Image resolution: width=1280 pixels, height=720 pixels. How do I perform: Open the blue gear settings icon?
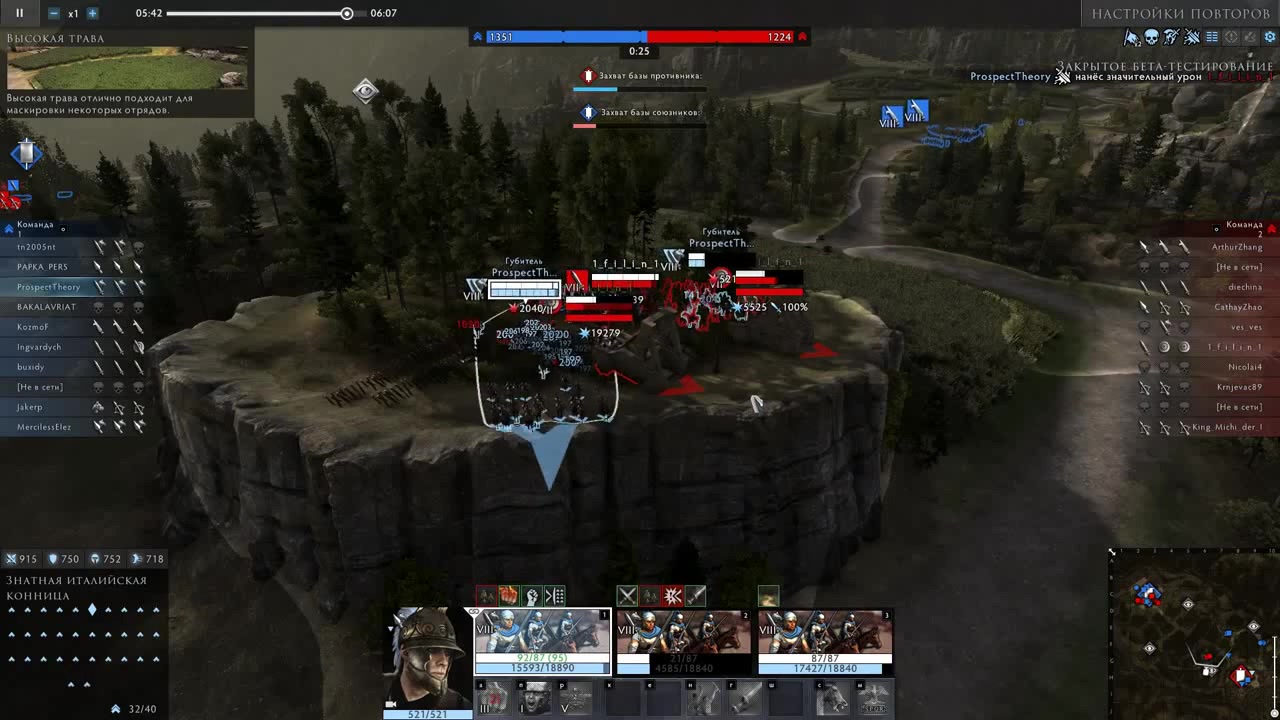click(x=1270, y=37)
